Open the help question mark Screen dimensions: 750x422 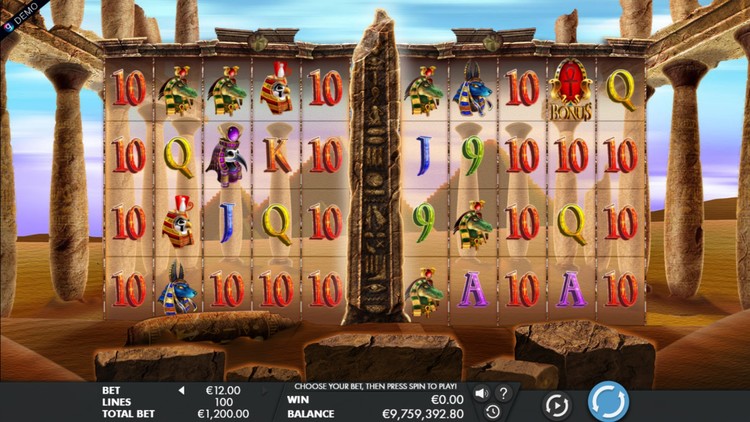click(504, 393)
